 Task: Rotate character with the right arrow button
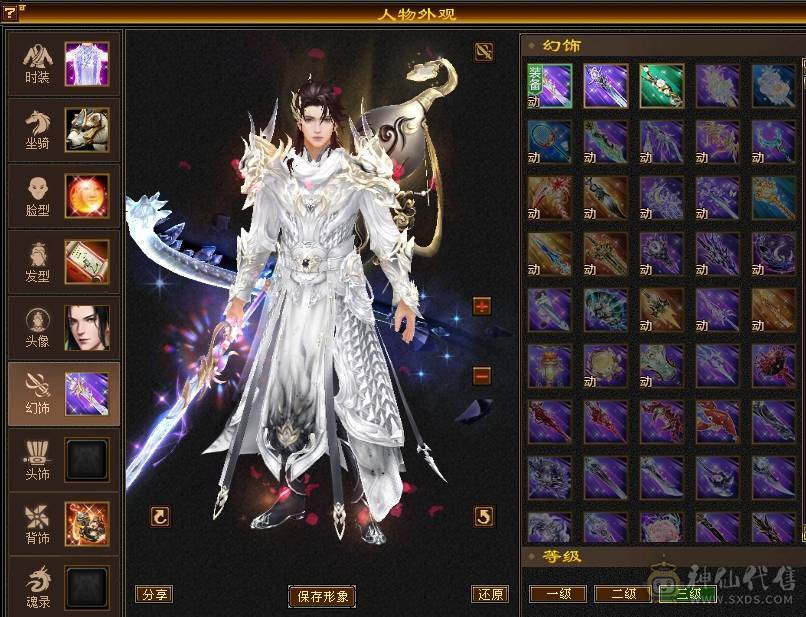(x=484, y=516)
